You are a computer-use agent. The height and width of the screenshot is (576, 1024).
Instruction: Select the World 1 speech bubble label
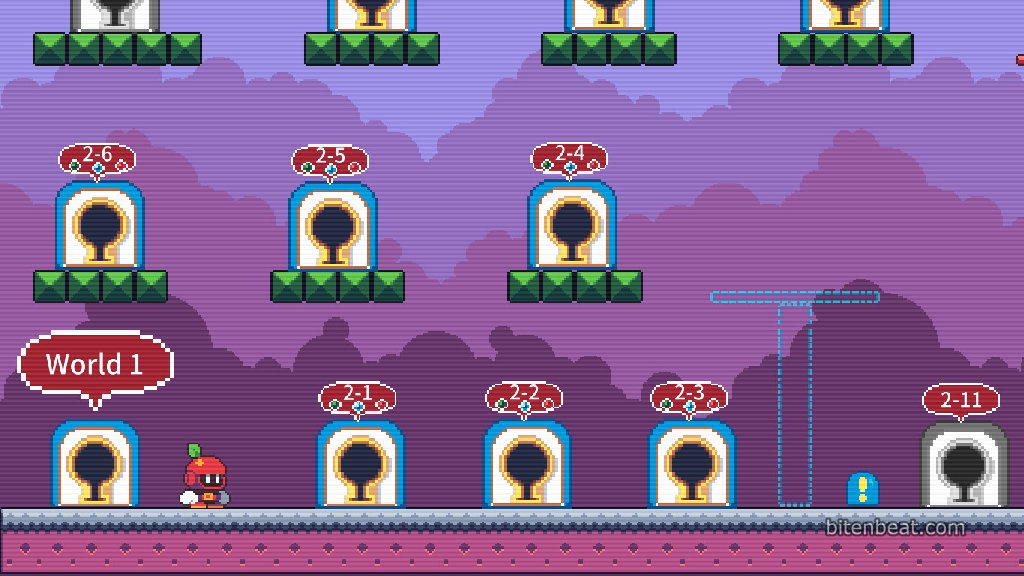click(95, 364)
